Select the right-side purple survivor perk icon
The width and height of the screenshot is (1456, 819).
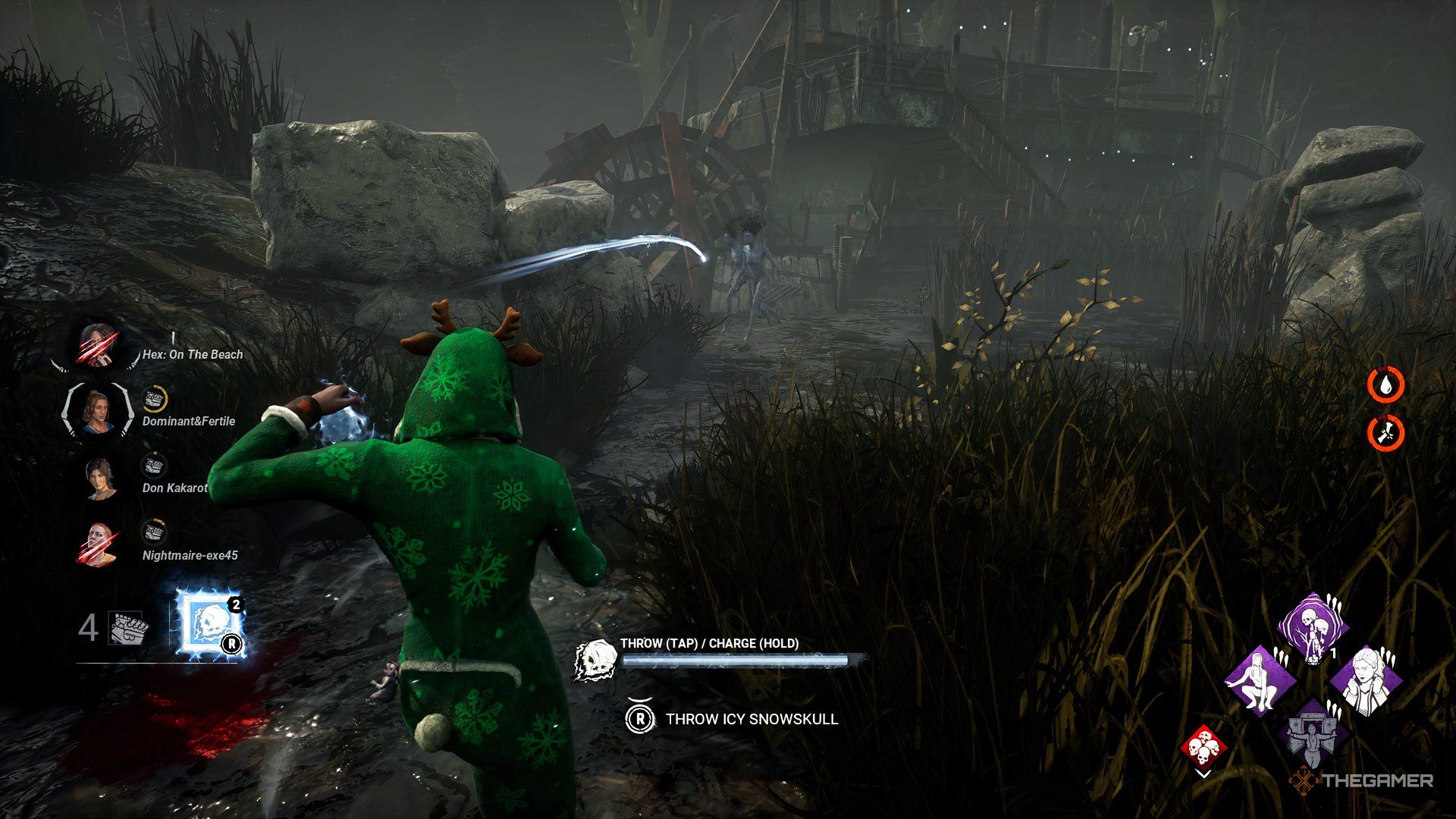click(1367, 681)
